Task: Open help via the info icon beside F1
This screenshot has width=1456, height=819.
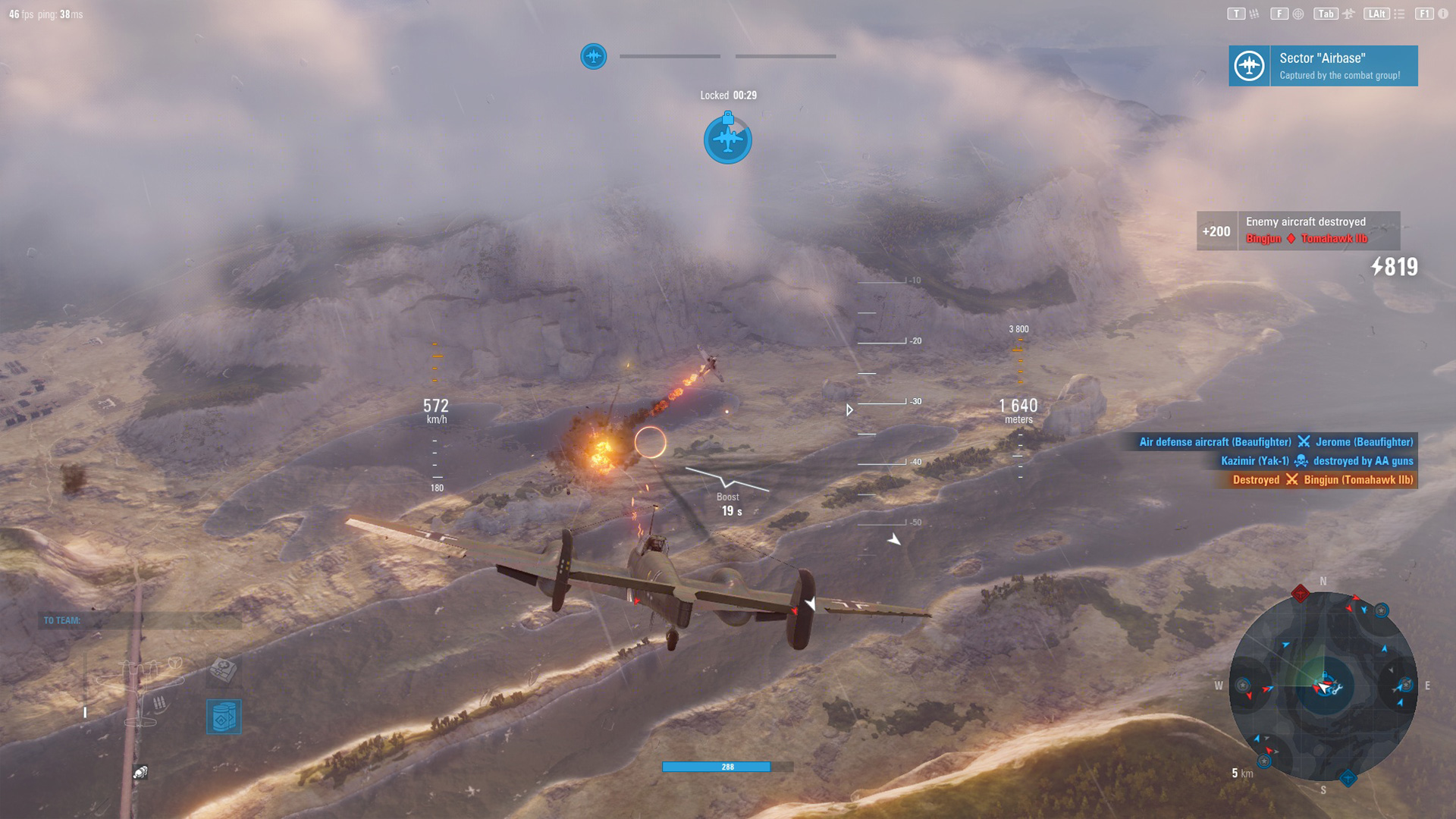Action: 1442,13
